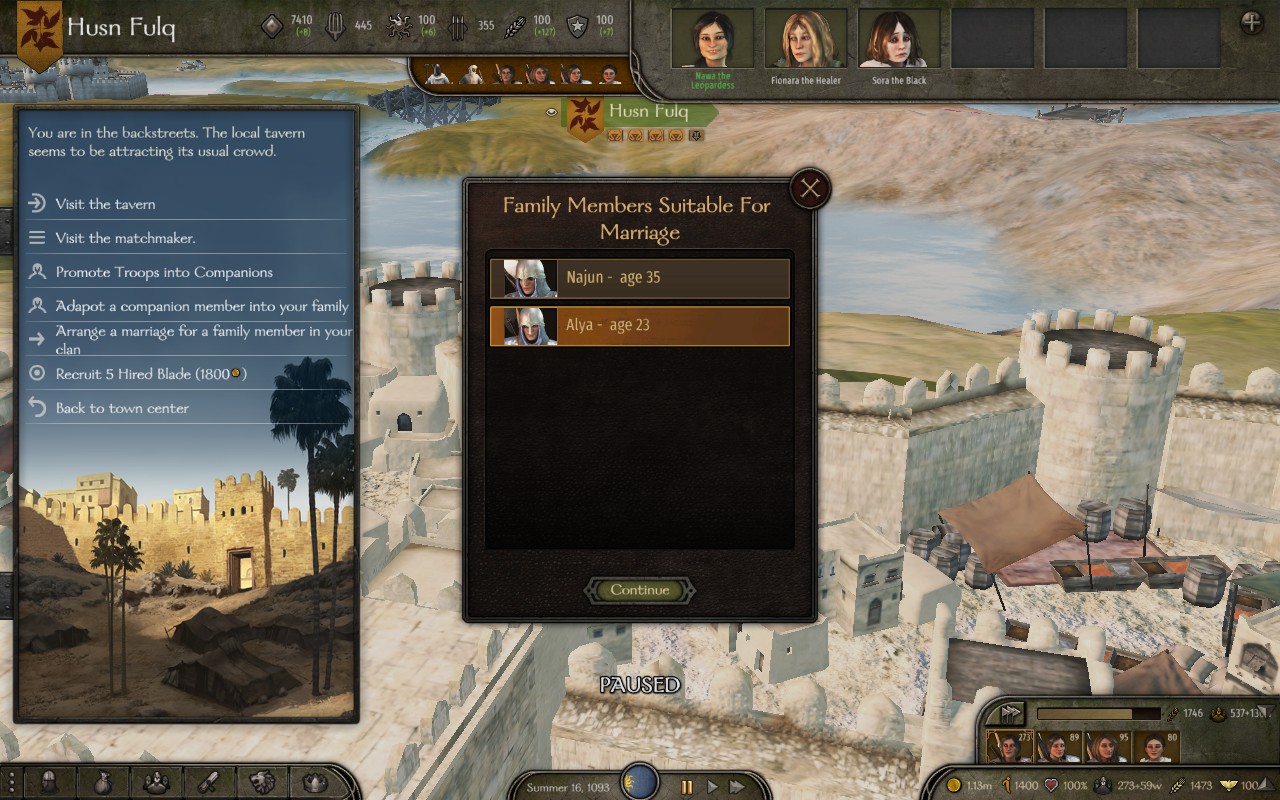Select the army leader portrait with 273 troops
1280x800 pixels.
click(1008, 747)
